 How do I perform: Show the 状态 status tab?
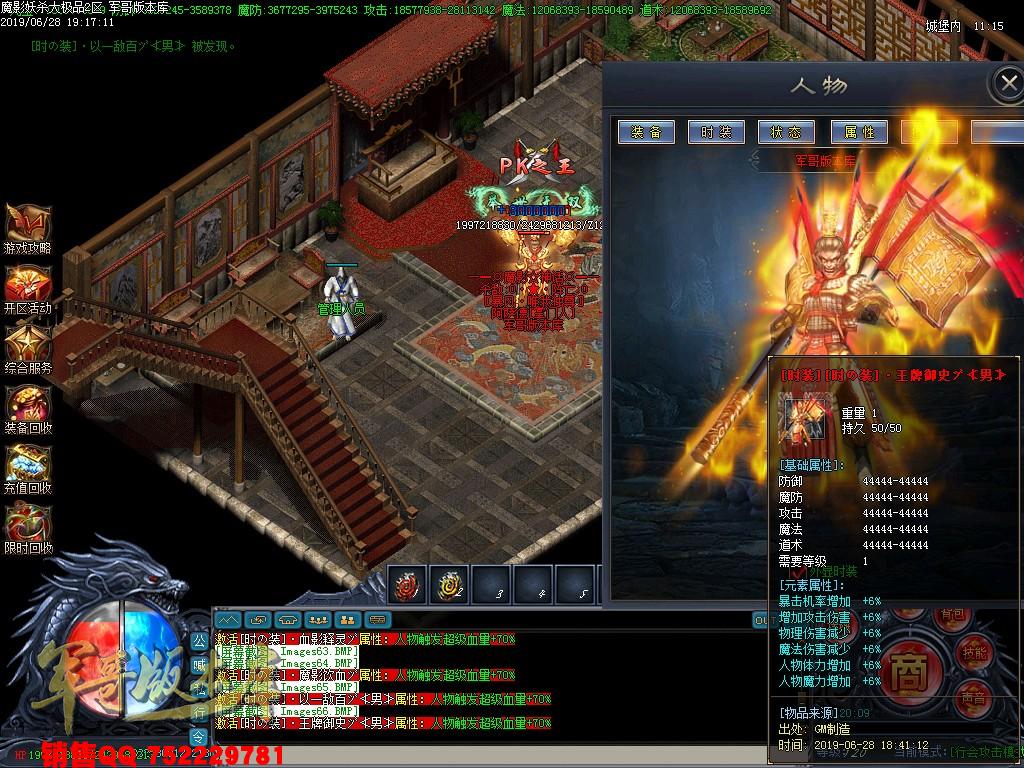coord(786,132)
